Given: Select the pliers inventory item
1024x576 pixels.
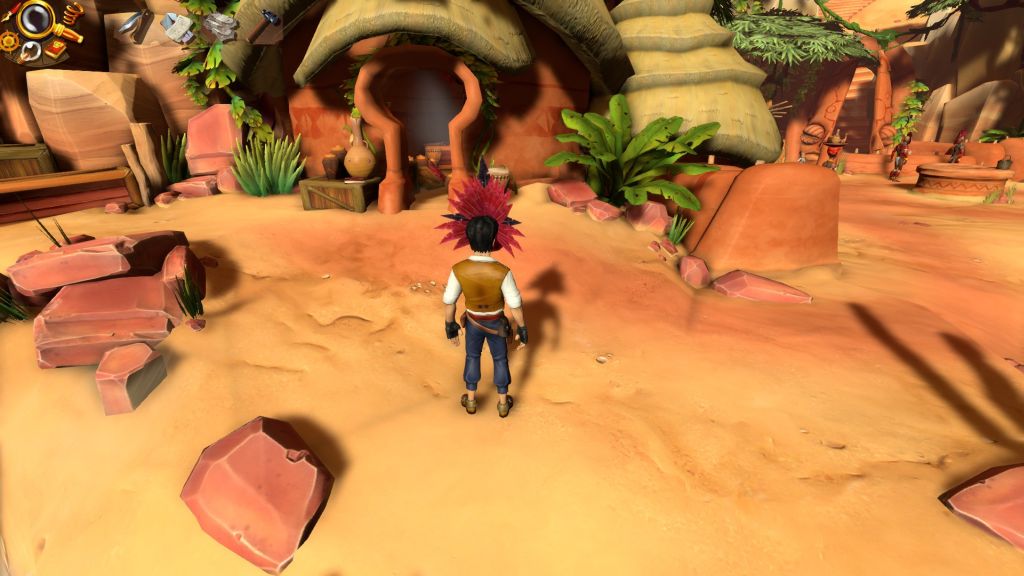Looking at the screenshot, I should (x=135, y=25).
